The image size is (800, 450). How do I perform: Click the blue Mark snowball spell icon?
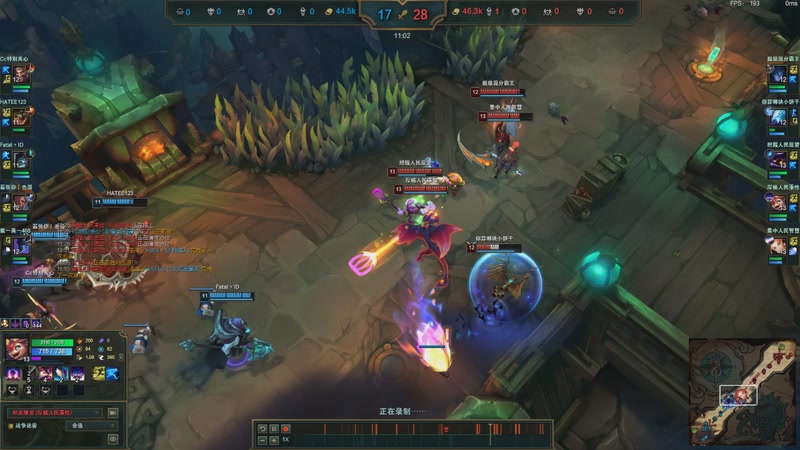click(112, 373)
